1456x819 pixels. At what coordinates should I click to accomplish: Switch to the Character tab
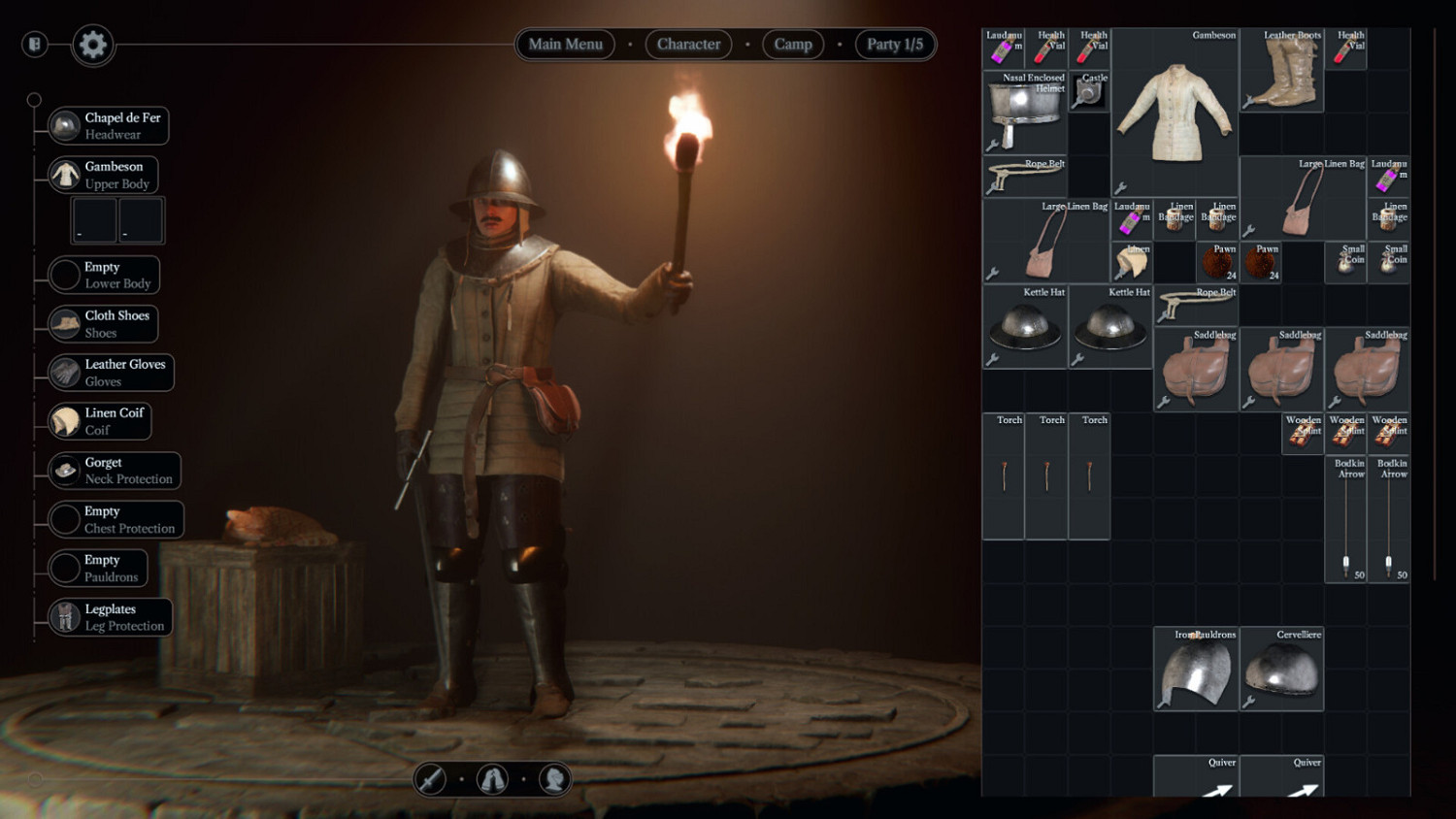pos(688,45)
